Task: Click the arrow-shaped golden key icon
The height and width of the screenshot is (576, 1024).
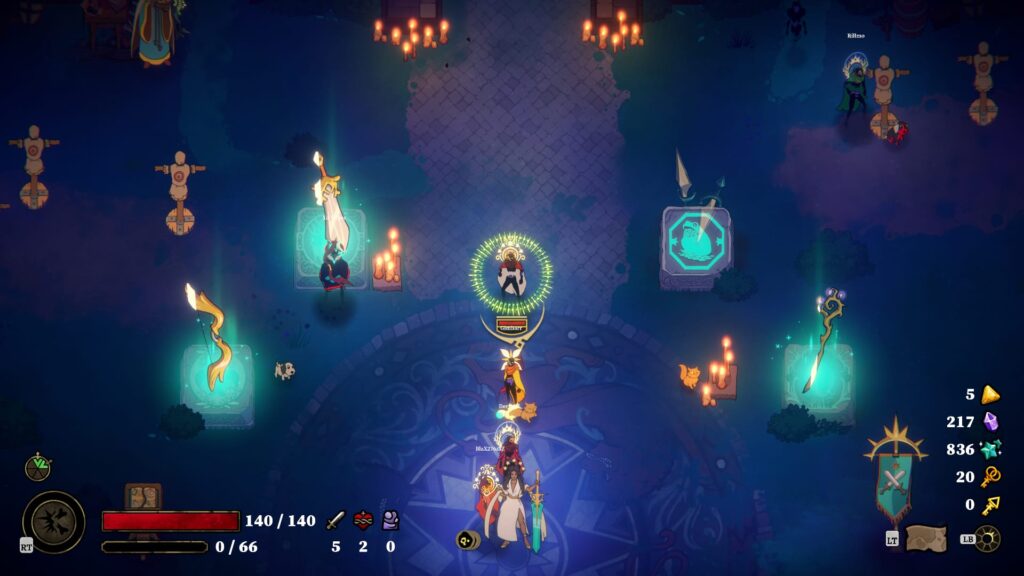Action: (x=991, y=505)
